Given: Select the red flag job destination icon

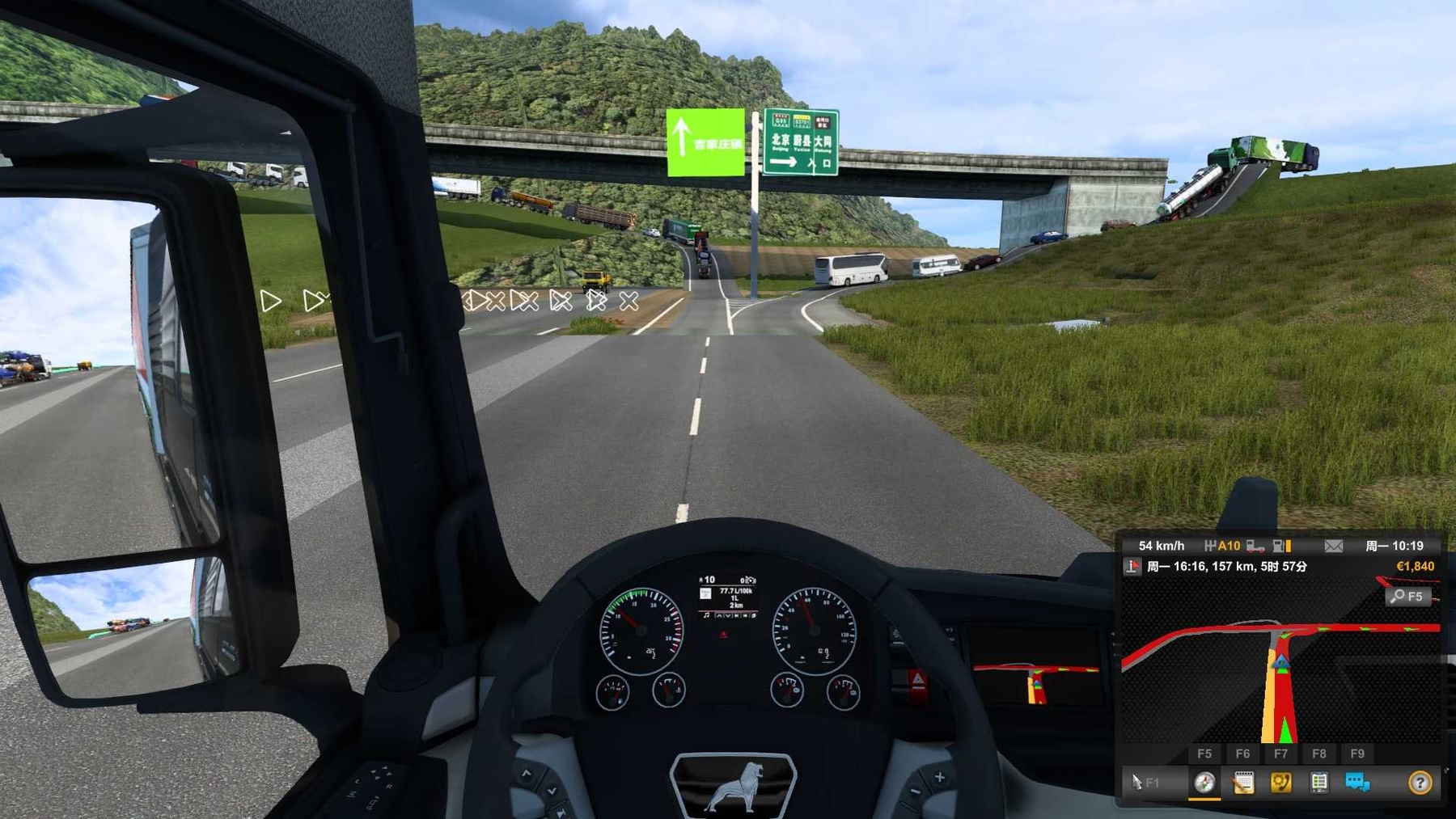Looking at the screenshot, I should click(1132, 567).
